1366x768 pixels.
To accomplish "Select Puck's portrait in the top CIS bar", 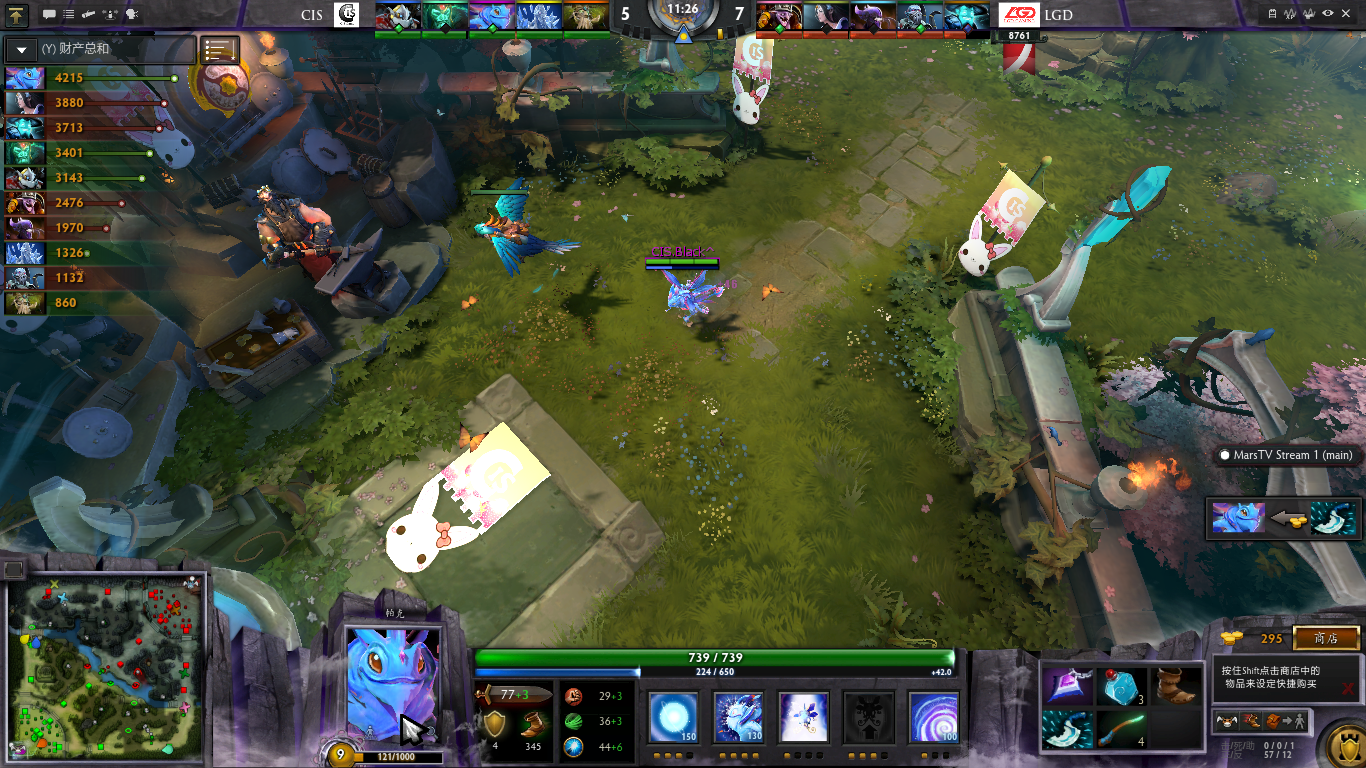I will pos(490,16).
